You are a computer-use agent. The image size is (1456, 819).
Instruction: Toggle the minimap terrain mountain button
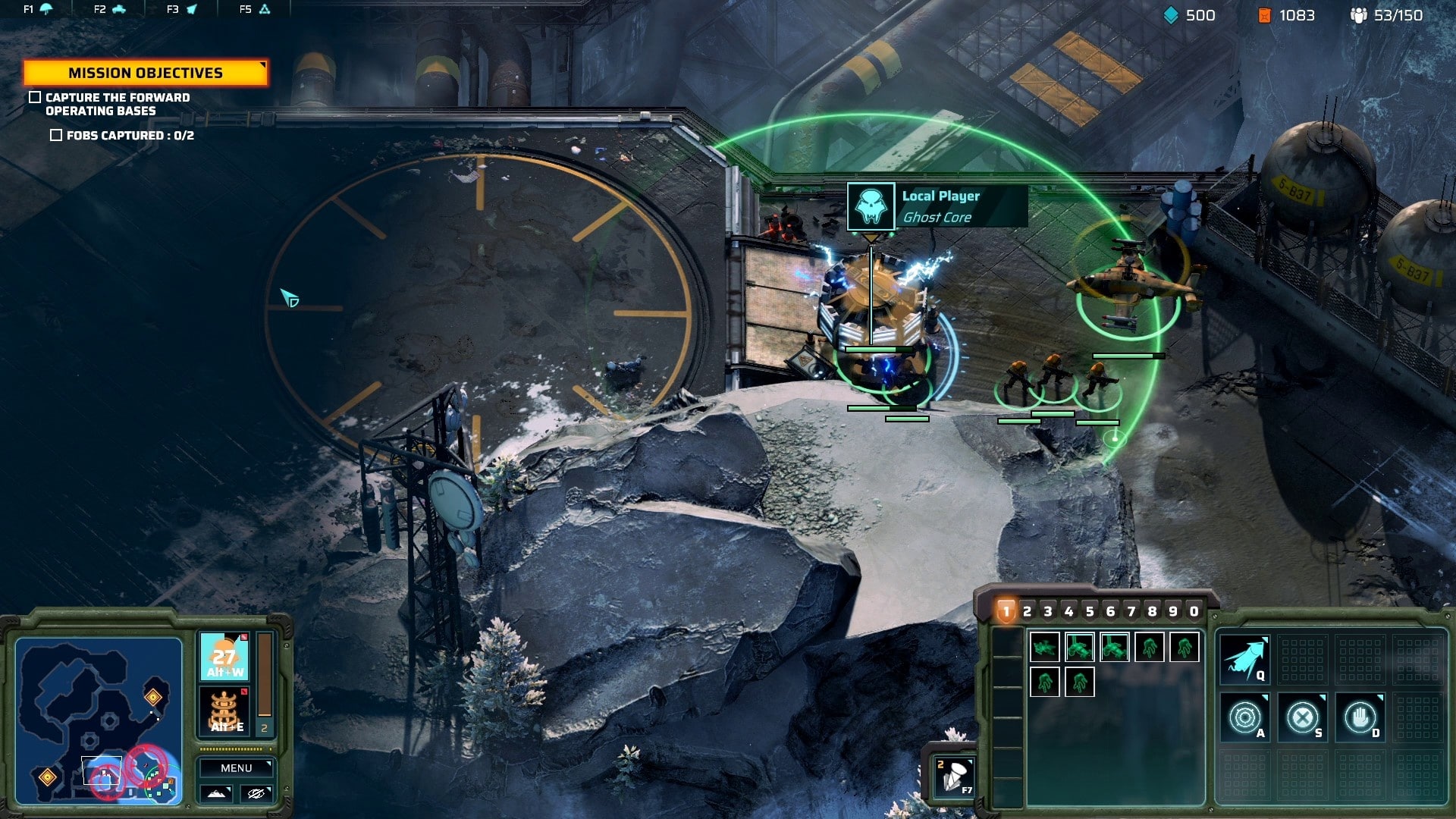pyautogui.click(x=216, y=793)
